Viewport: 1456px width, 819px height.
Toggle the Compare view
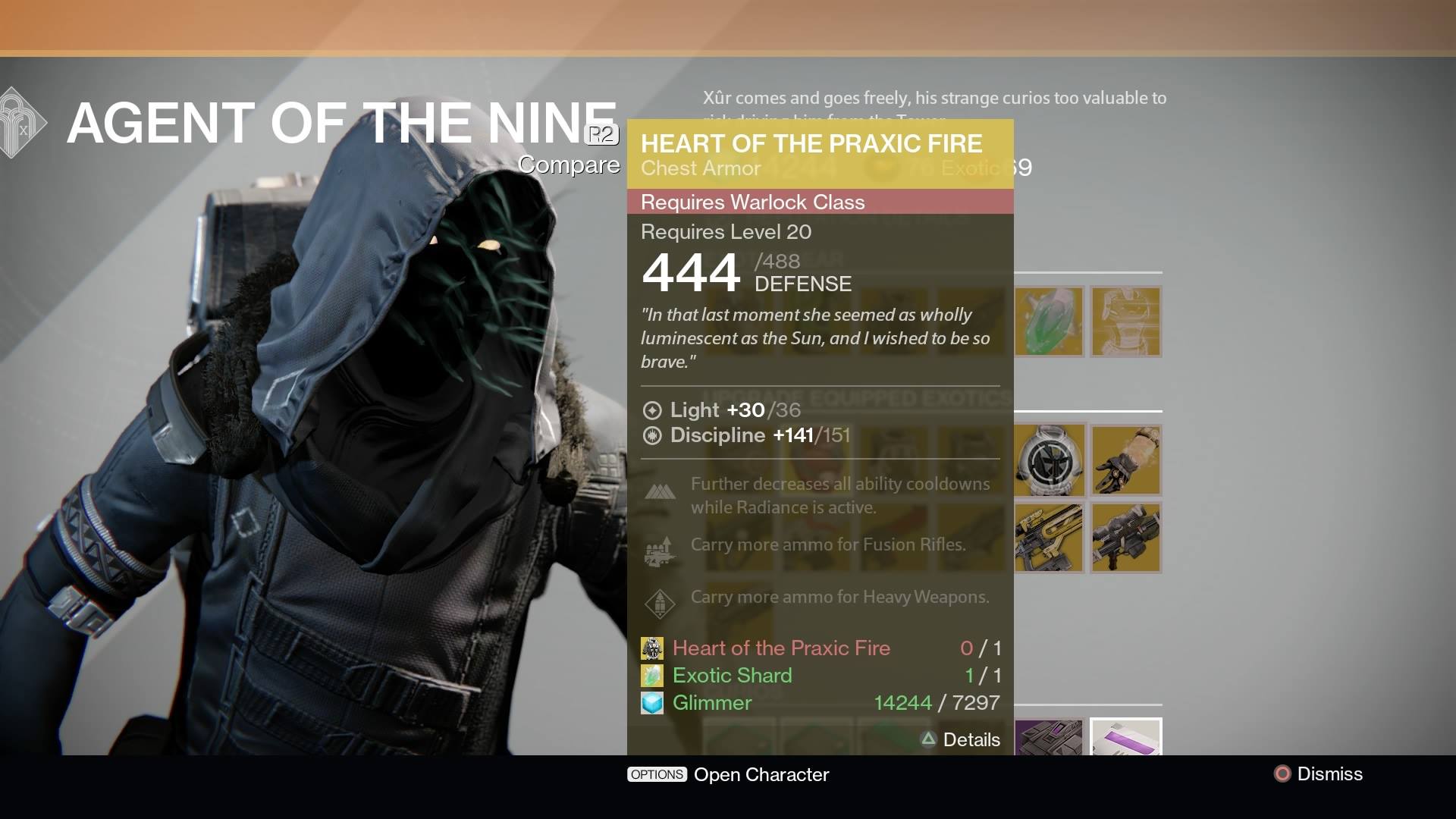tap(569, 165)
